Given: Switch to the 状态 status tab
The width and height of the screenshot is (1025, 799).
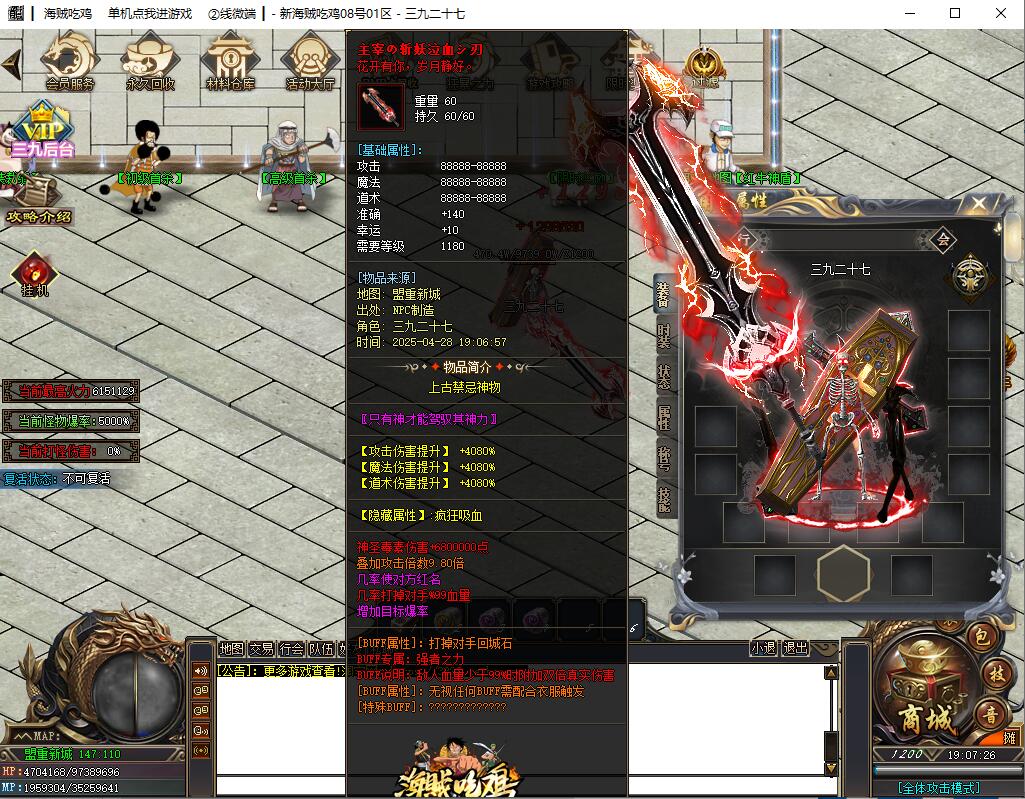Looking at the screenshot, I should 664,376.
